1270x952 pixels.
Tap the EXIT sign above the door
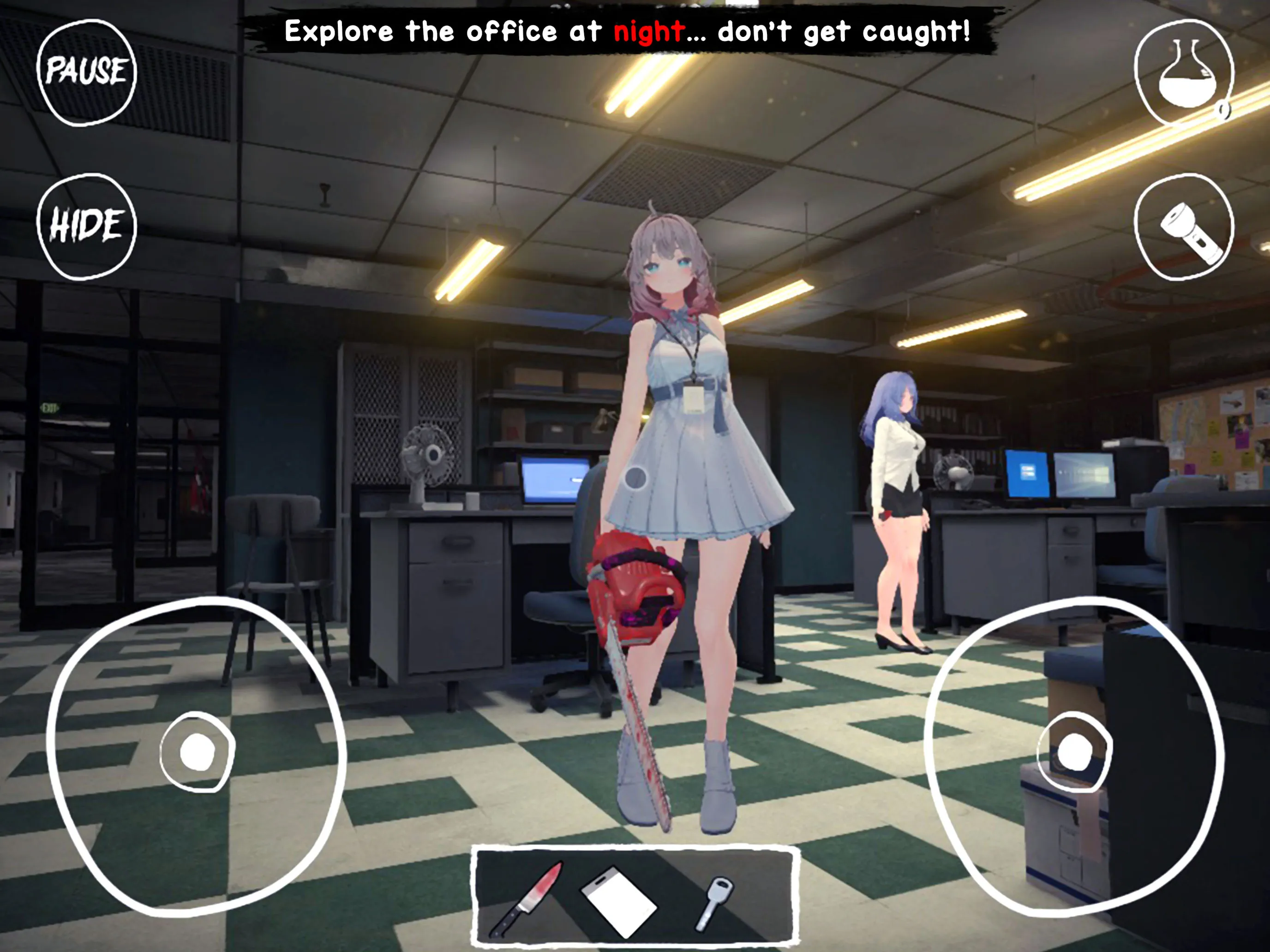point(50,408)
